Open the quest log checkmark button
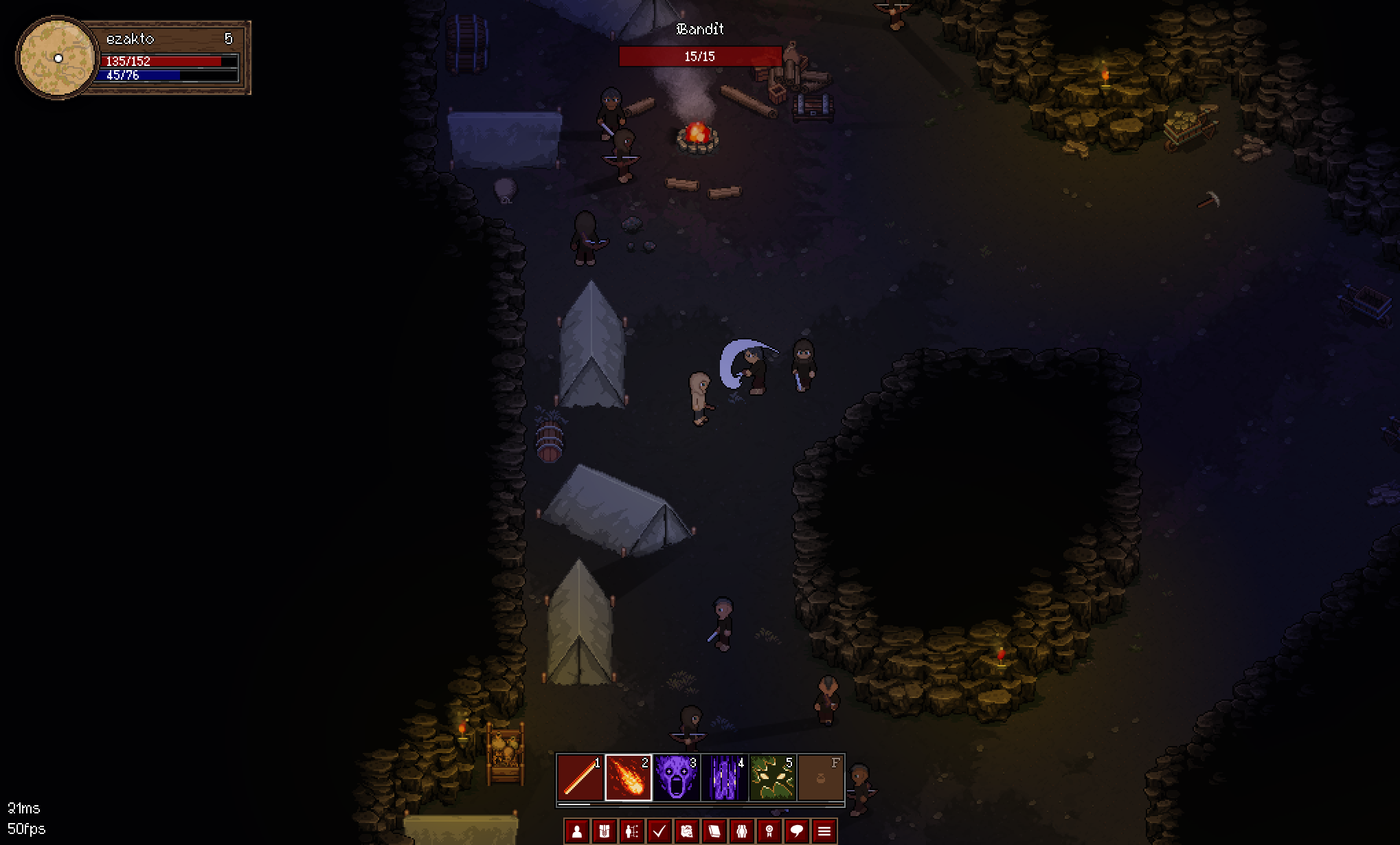Viewport: 1400px width, 845px height. pos(659,831)
